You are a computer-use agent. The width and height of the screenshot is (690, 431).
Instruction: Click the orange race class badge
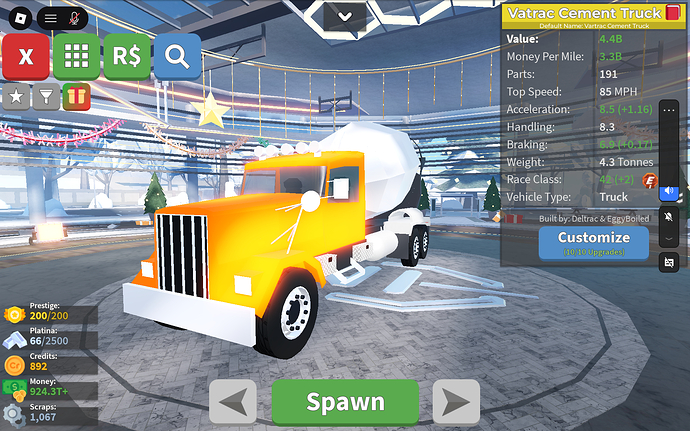click(x=647, y=180)
